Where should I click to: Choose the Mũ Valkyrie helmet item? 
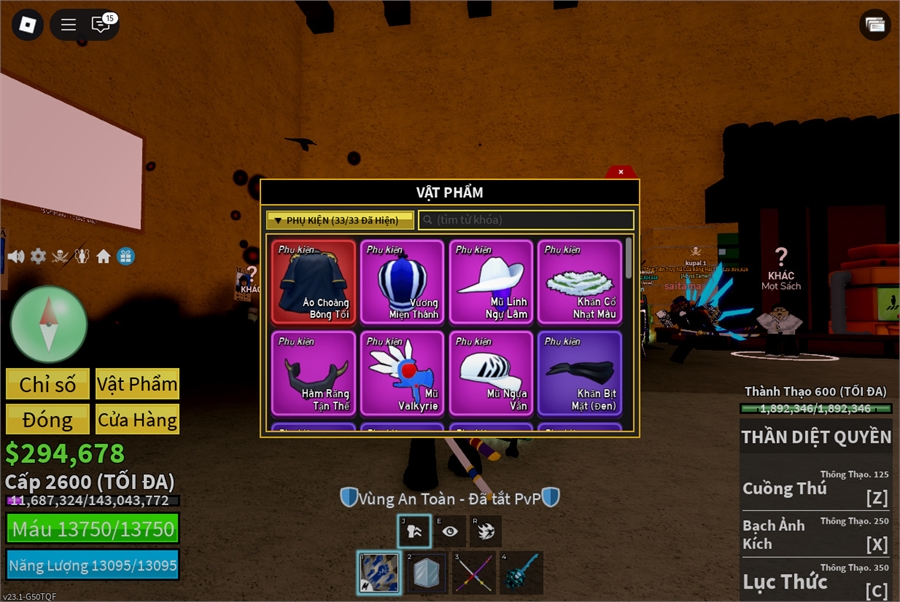(402, 373)
